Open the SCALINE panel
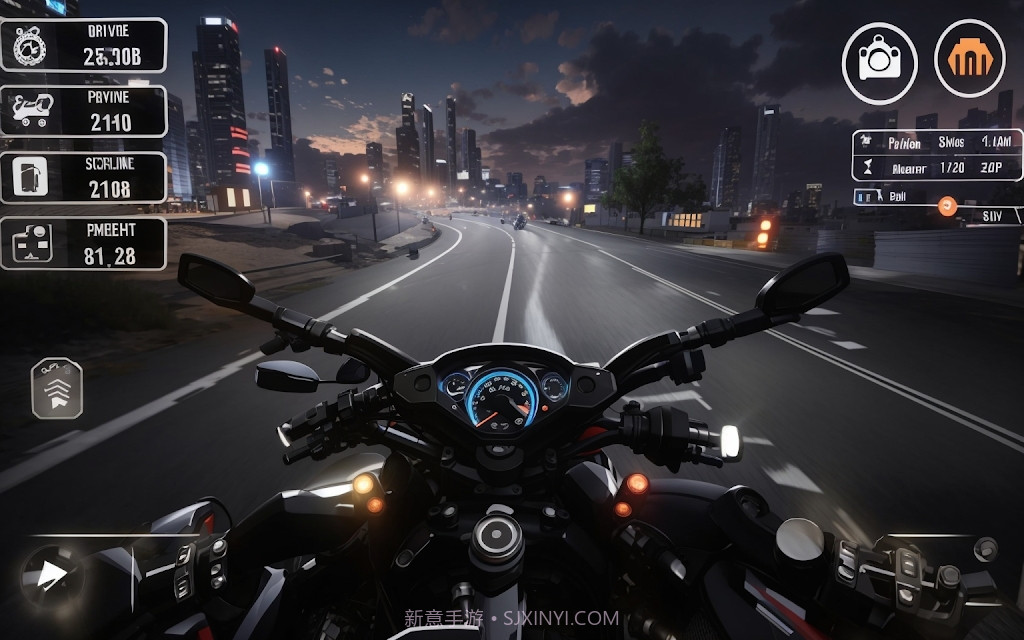 84,177
